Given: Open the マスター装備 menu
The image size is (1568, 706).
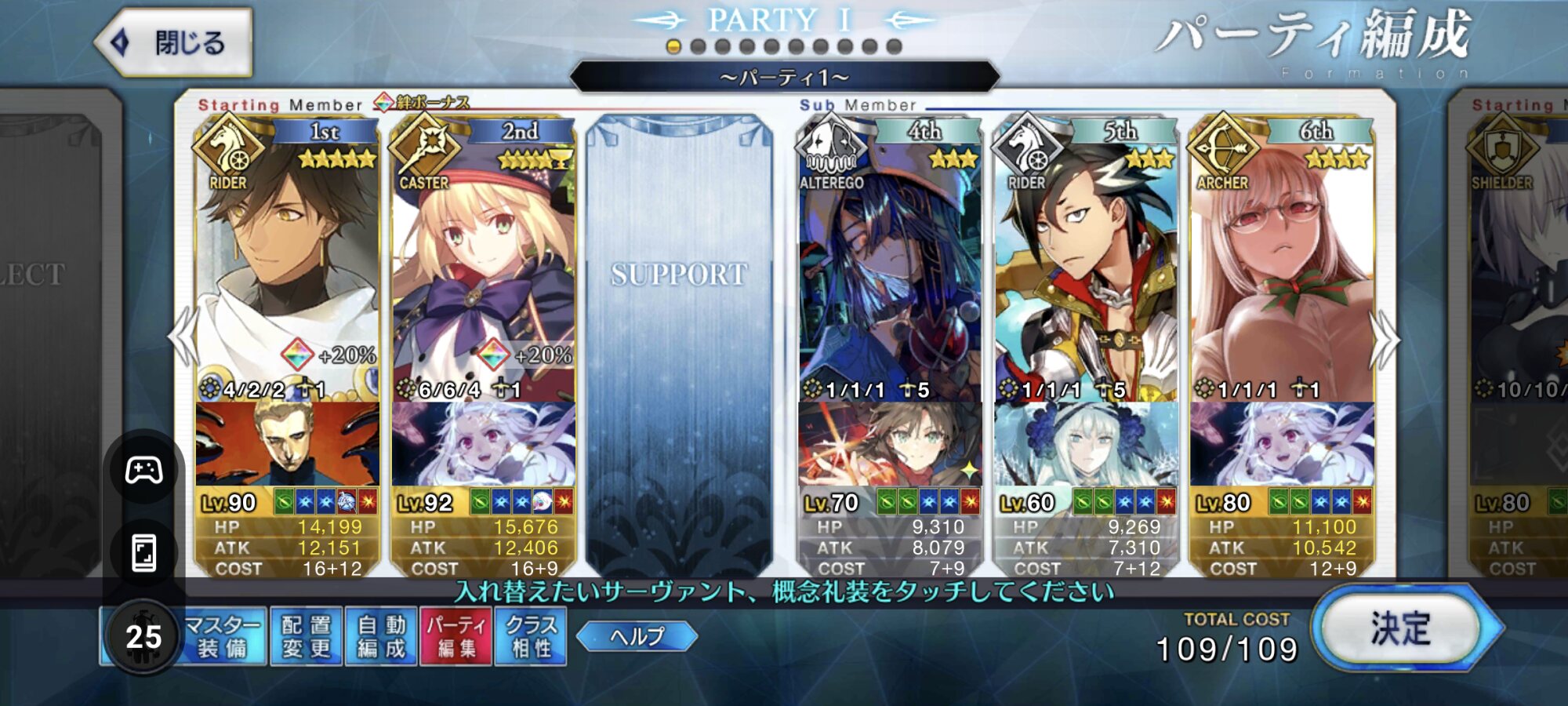Looking at the screenshot, I should pyautogui.click(x=222, y=636).
